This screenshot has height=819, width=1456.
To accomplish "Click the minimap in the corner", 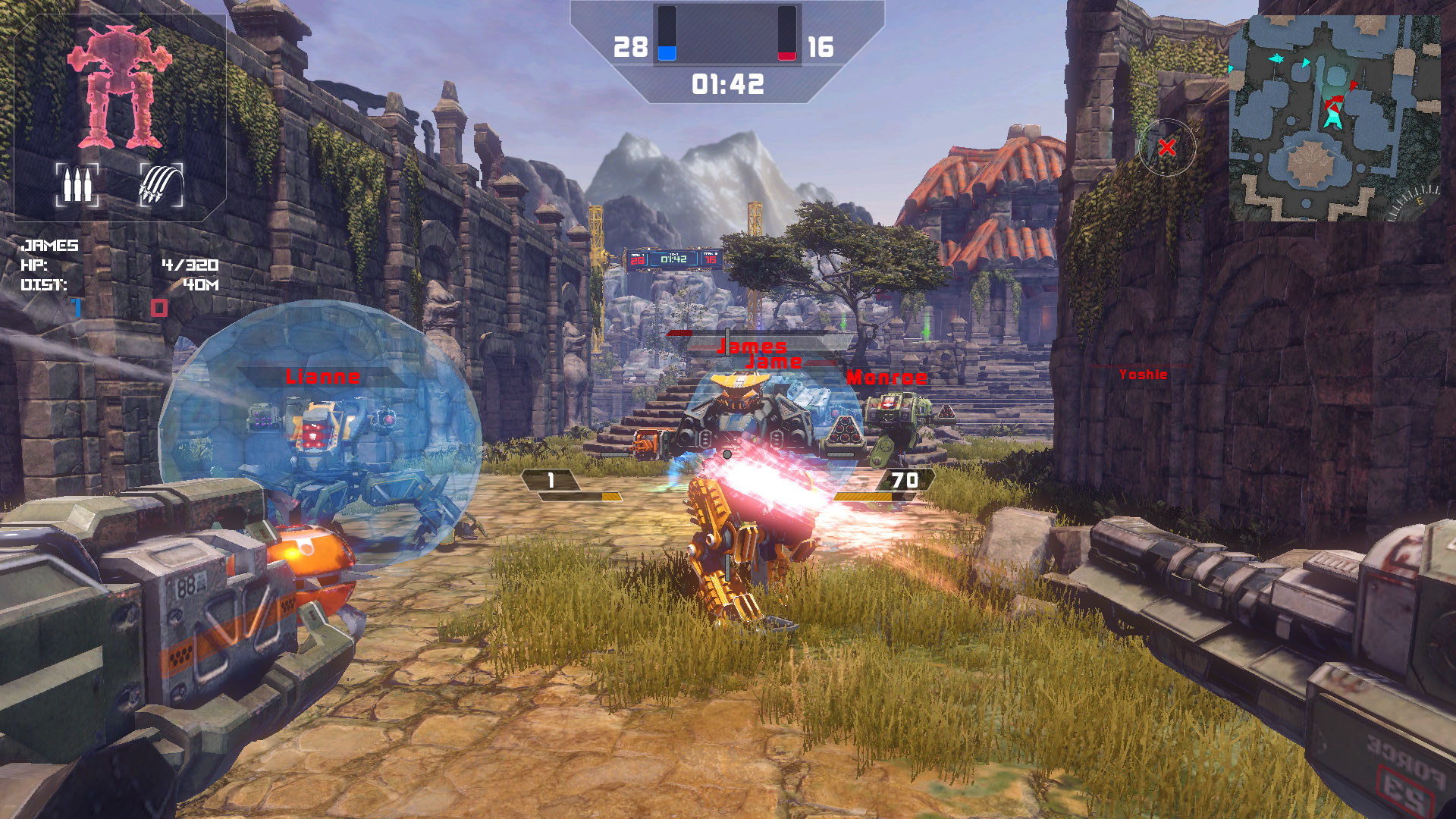I will point(1334,118).
